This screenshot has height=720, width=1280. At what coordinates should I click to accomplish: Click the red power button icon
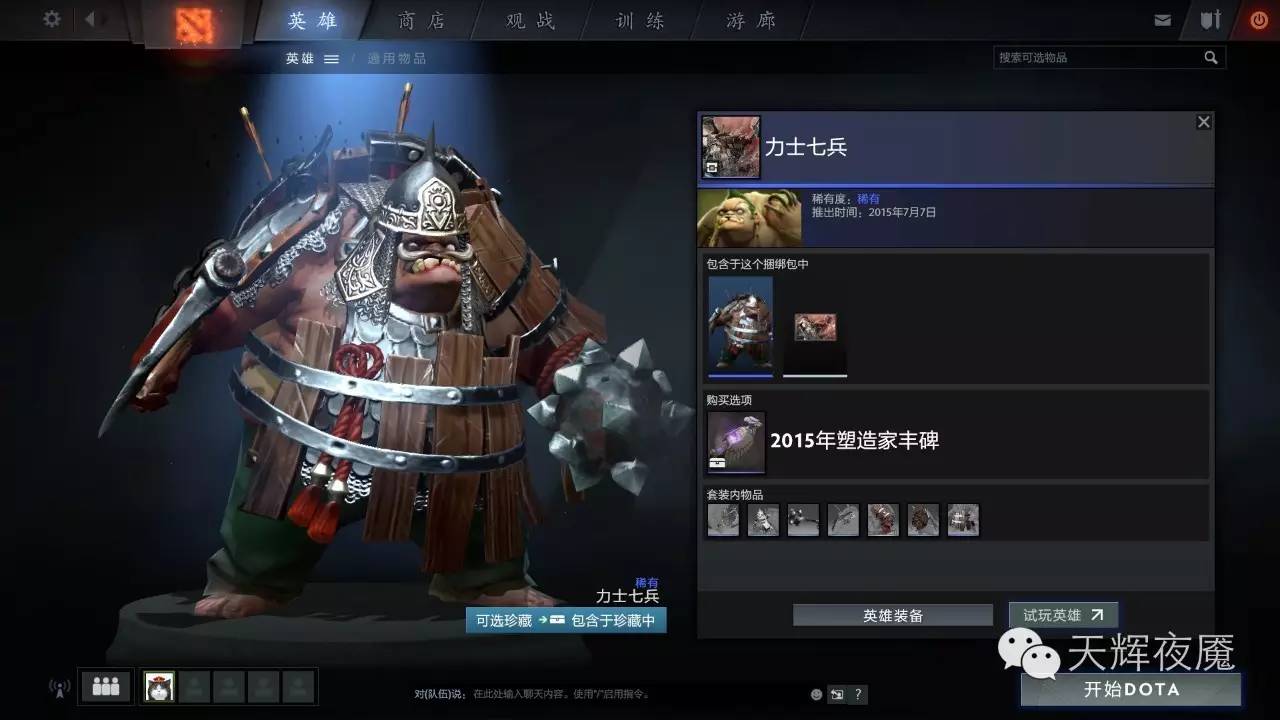(1258, 18)
